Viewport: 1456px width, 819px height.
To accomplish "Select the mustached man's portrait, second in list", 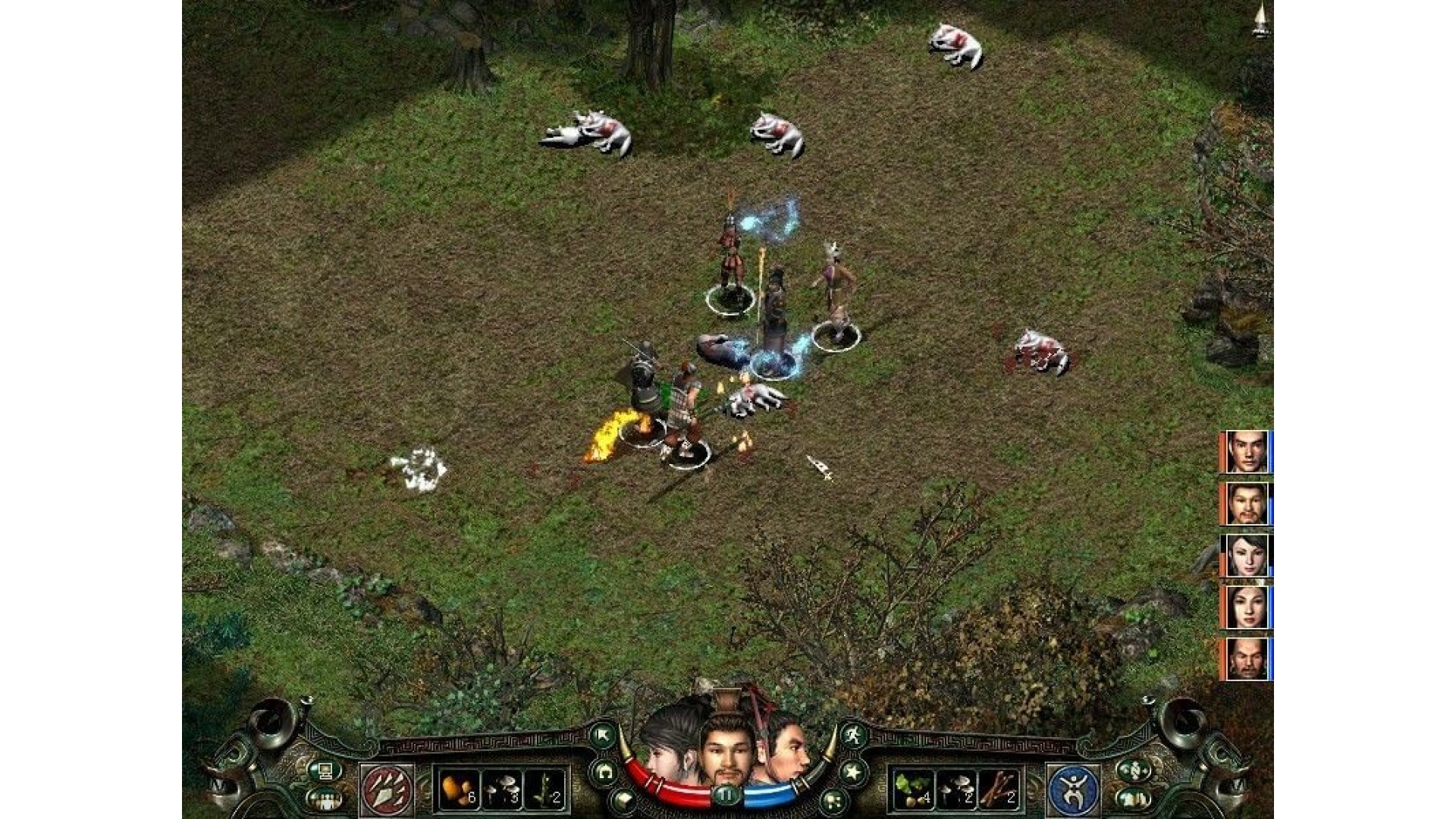I will (1247, 504).
